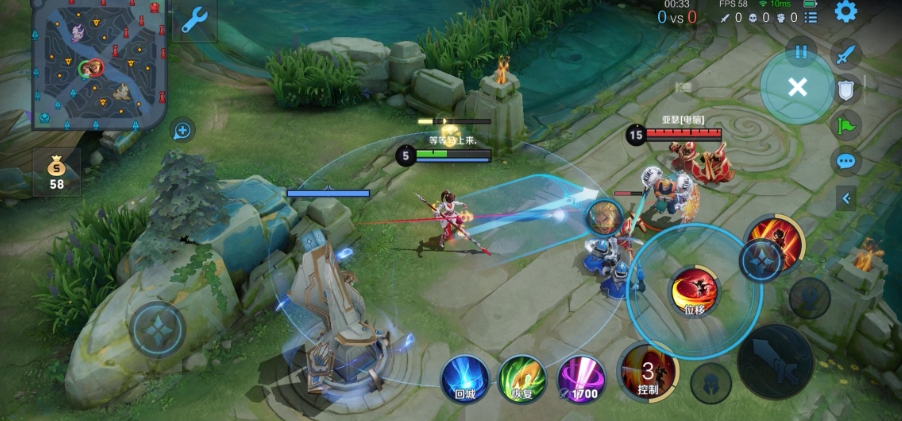This screenshot has width=902, height=421.
Task: Cancel skill with the X button
Action: (x=797, y=87)
